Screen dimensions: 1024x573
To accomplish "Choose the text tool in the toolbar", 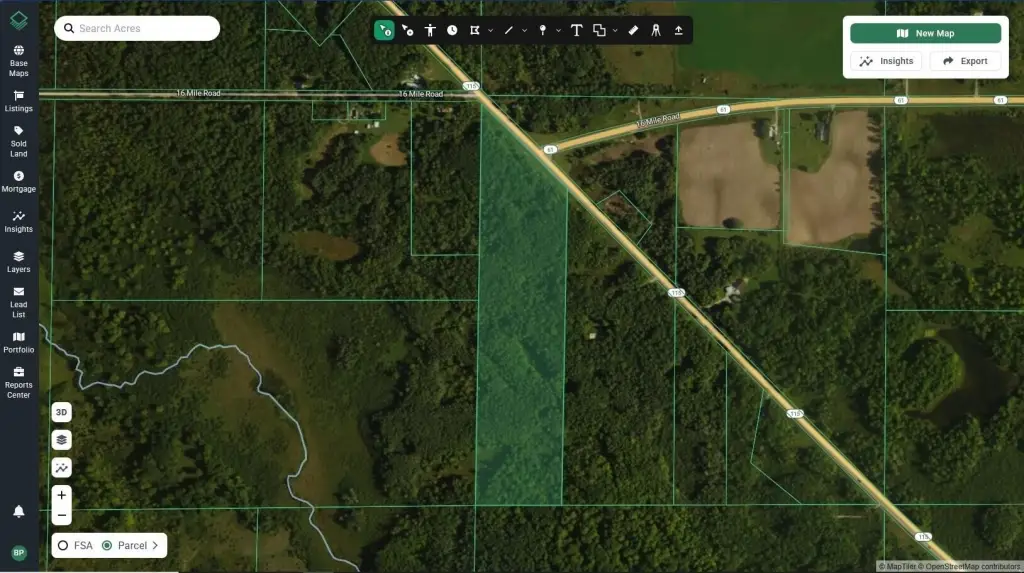I will (x=577, y=30).
